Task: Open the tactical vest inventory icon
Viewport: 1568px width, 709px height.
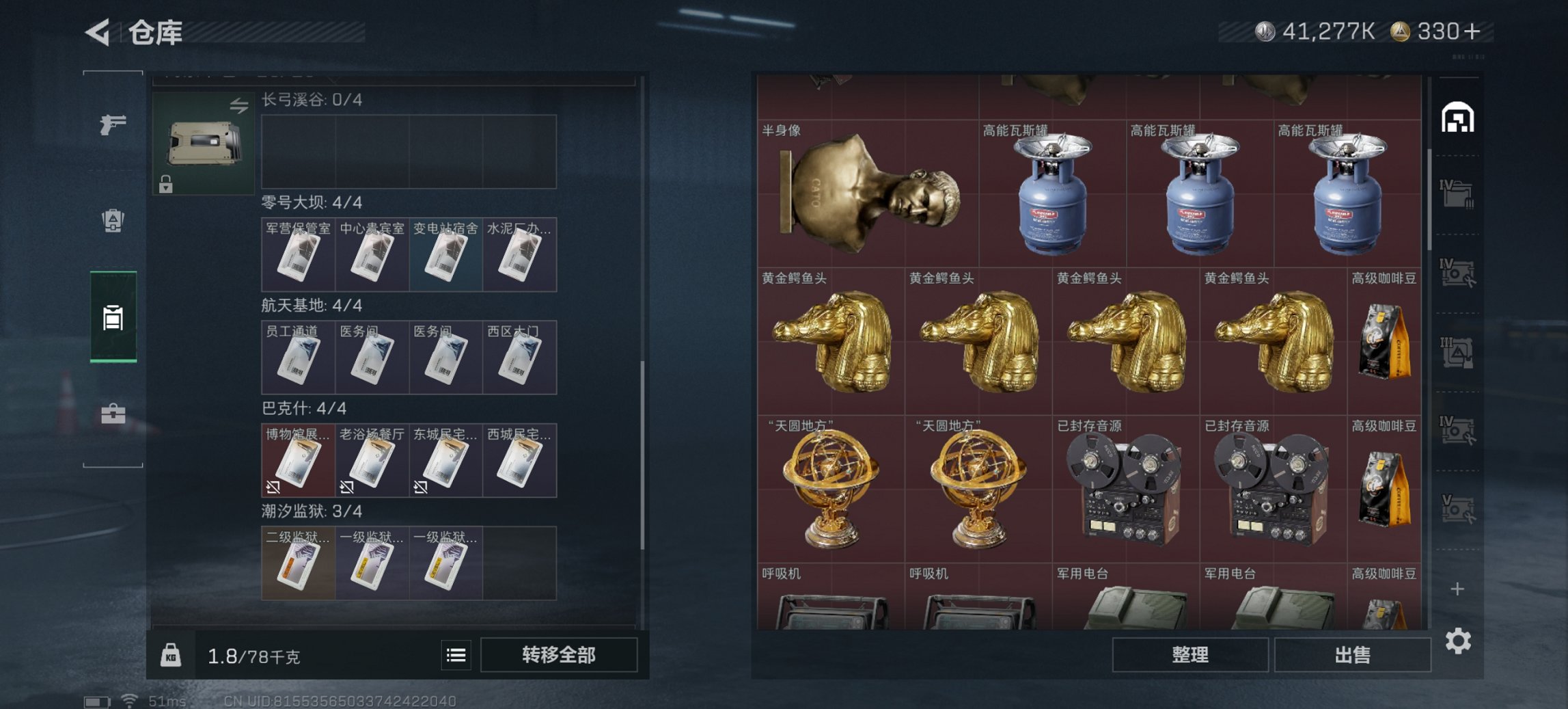Action: [x=113, y=220]
